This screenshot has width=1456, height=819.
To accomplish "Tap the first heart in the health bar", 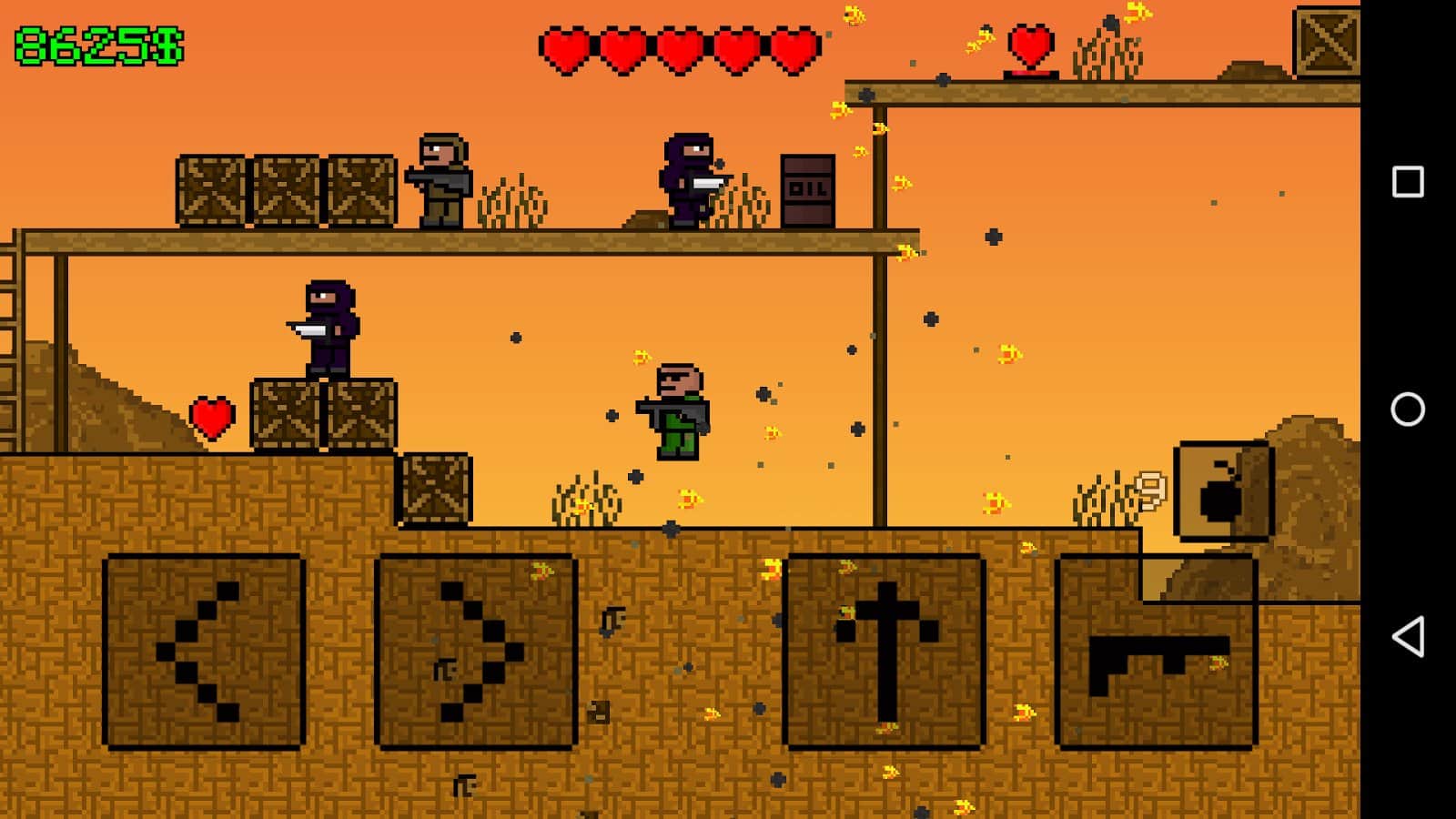I will coord(565,47).
